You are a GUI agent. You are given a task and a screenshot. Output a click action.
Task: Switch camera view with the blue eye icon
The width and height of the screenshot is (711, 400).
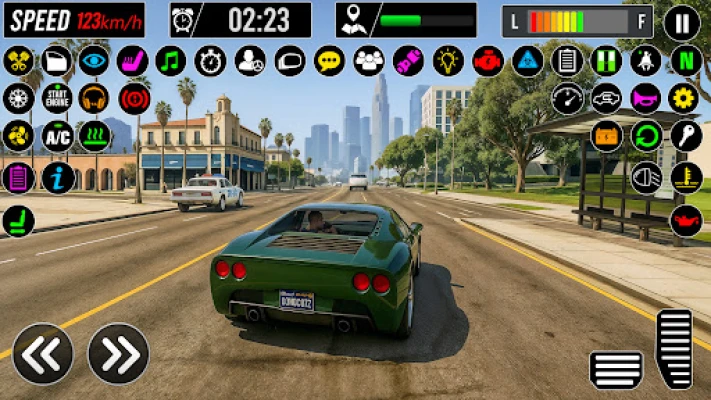(x=94, y=60)
